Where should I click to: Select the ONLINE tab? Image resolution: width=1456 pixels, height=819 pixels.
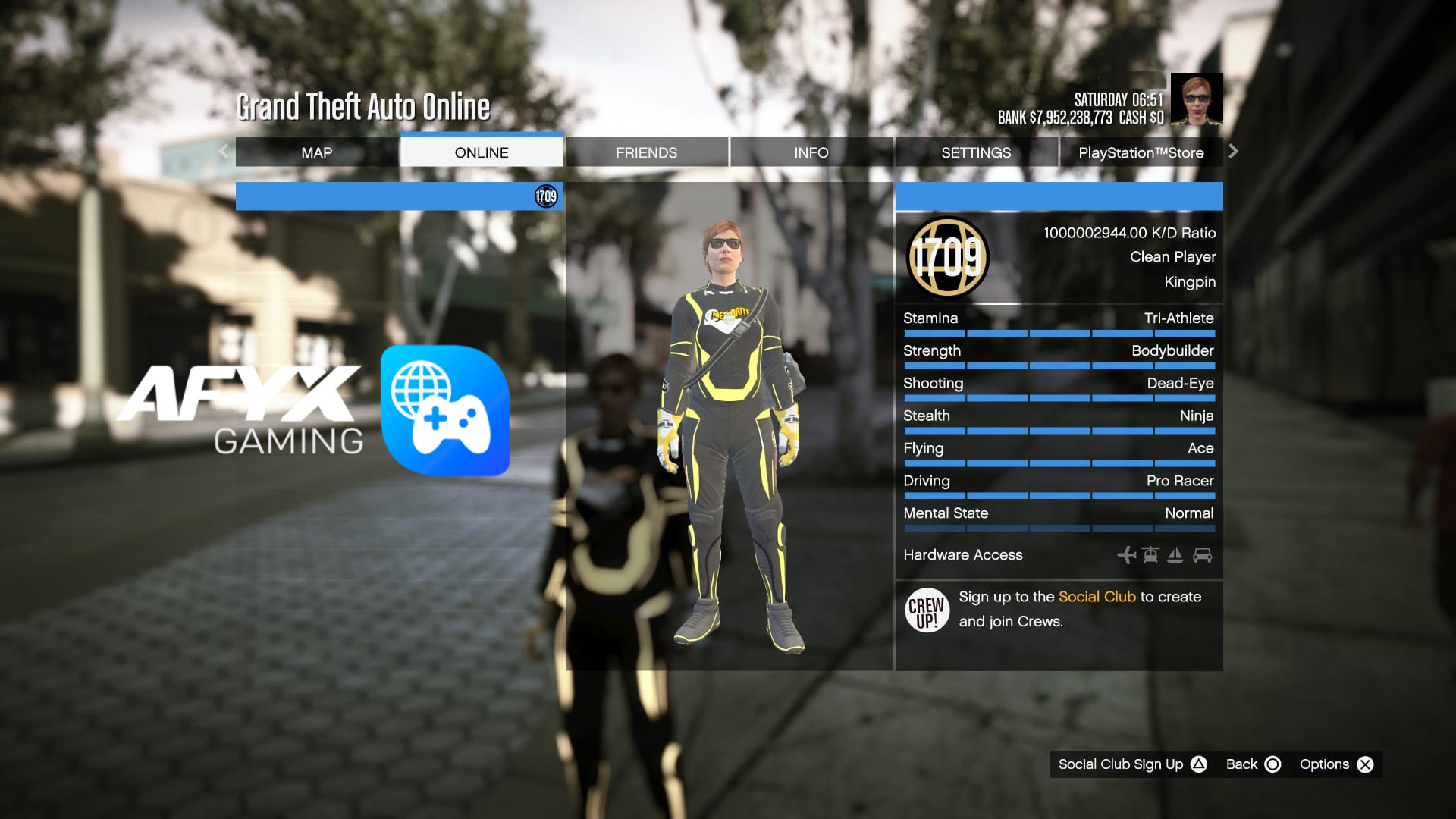click(x=482, y=152)
